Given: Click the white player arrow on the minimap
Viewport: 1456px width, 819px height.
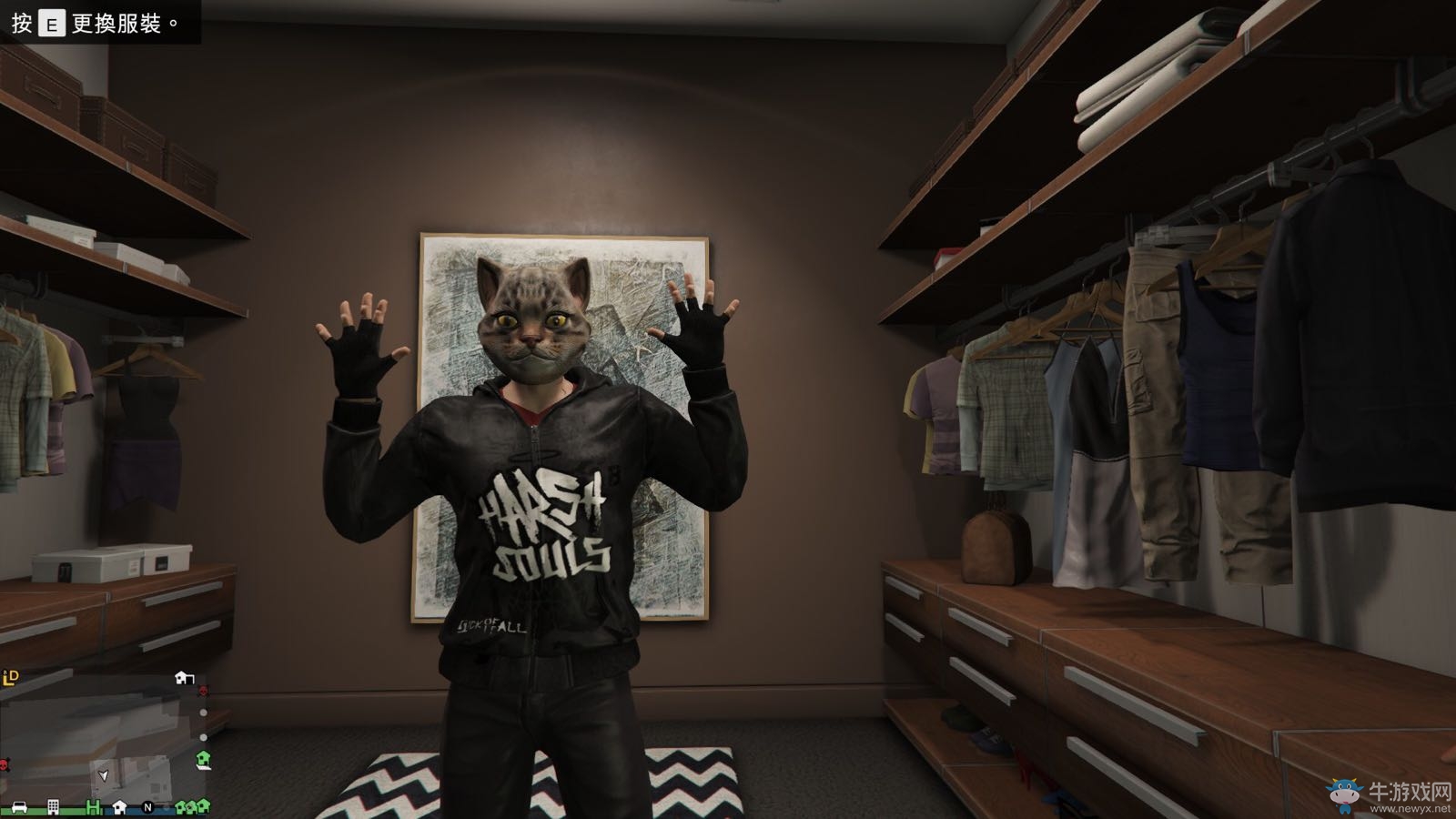Looking at the screenshot, I should click(103, 776).
